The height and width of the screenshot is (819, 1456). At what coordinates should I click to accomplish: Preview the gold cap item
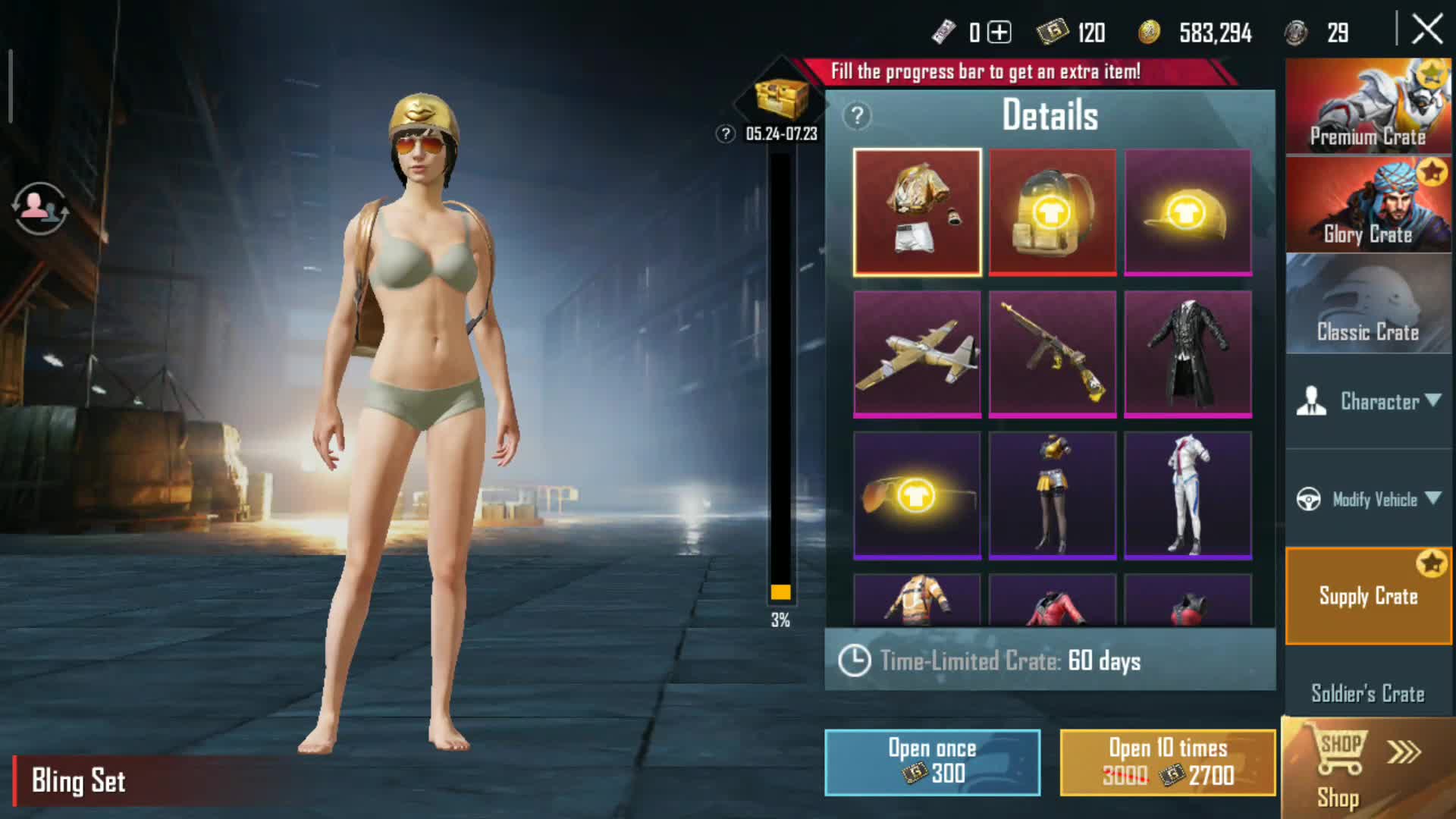[1188, 212]
